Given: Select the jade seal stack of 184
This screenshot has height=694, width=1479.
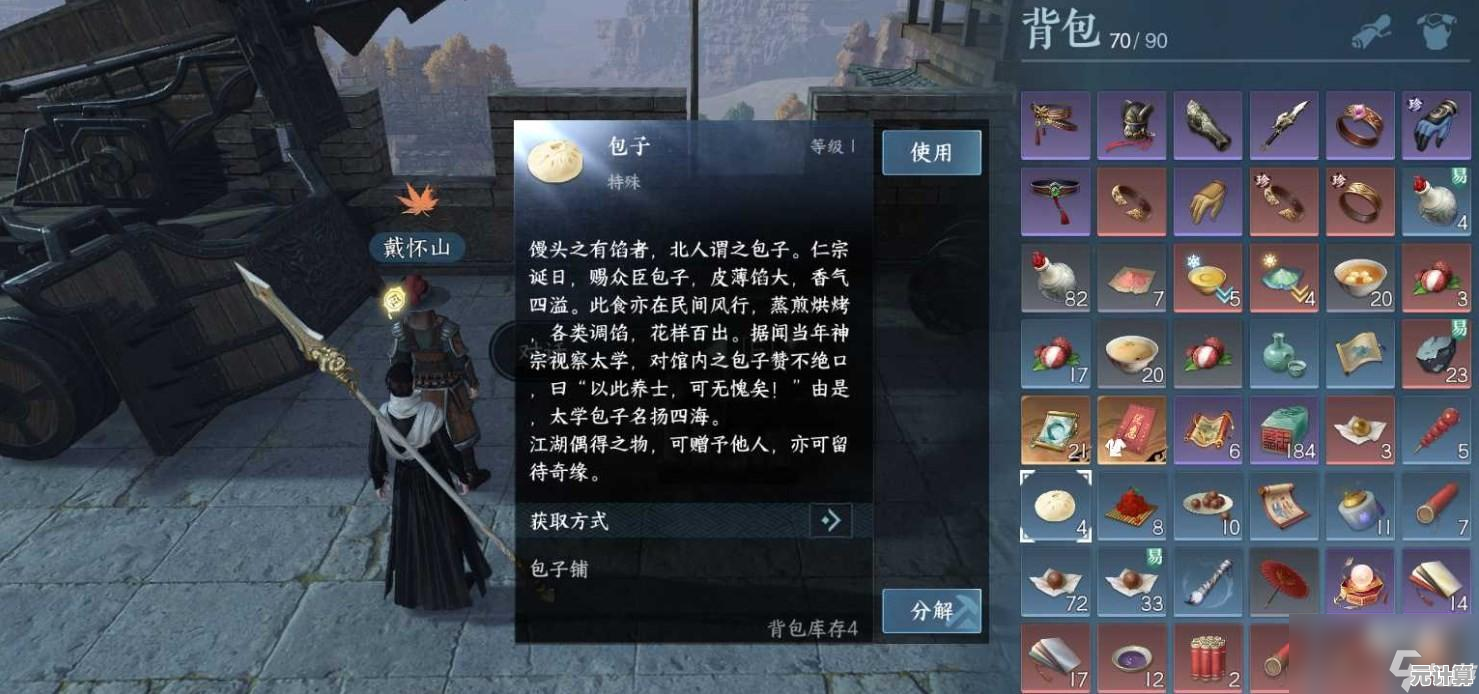Looking at the screenshot, I should [x=1283, y=430].
